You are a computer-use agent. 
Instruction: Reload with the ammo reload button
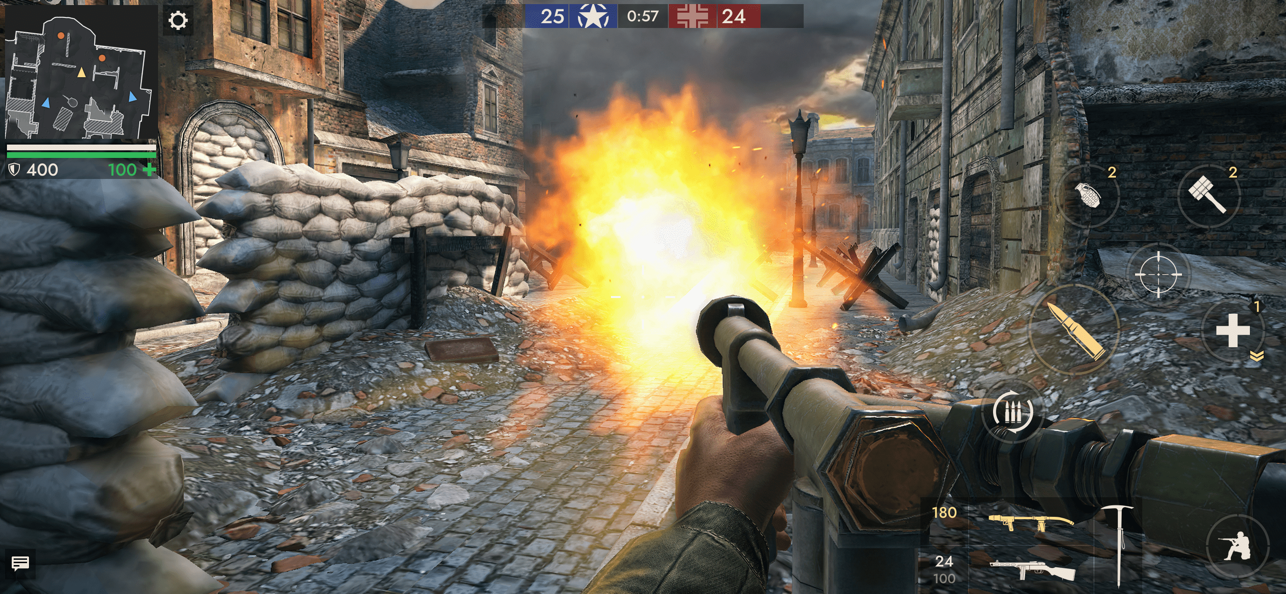tap(1011, 412)
